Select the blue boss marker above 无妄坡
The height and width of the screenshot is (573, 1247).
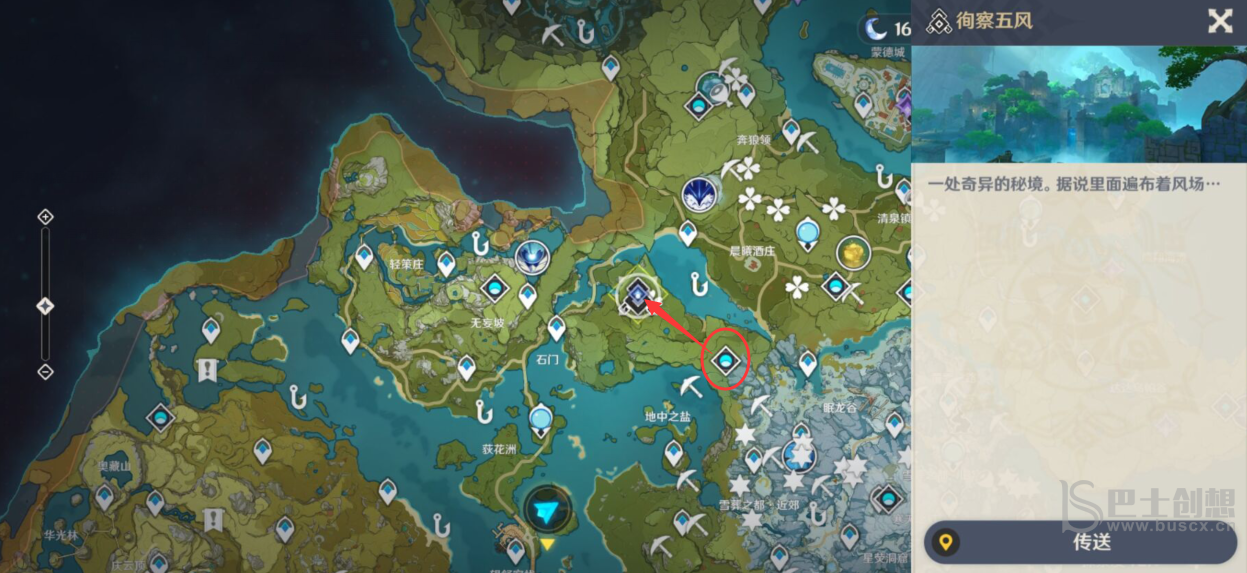[x=531, y=258]
